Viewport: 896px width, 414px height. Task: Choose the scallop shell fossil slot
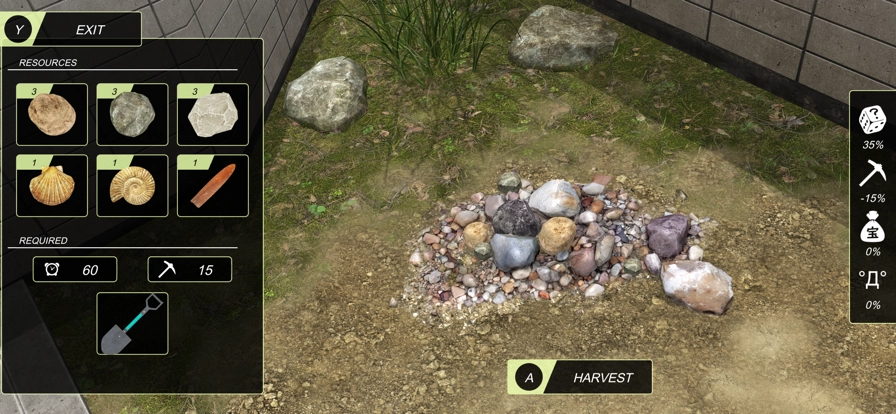pyautogui.click(x=52, y=185)
